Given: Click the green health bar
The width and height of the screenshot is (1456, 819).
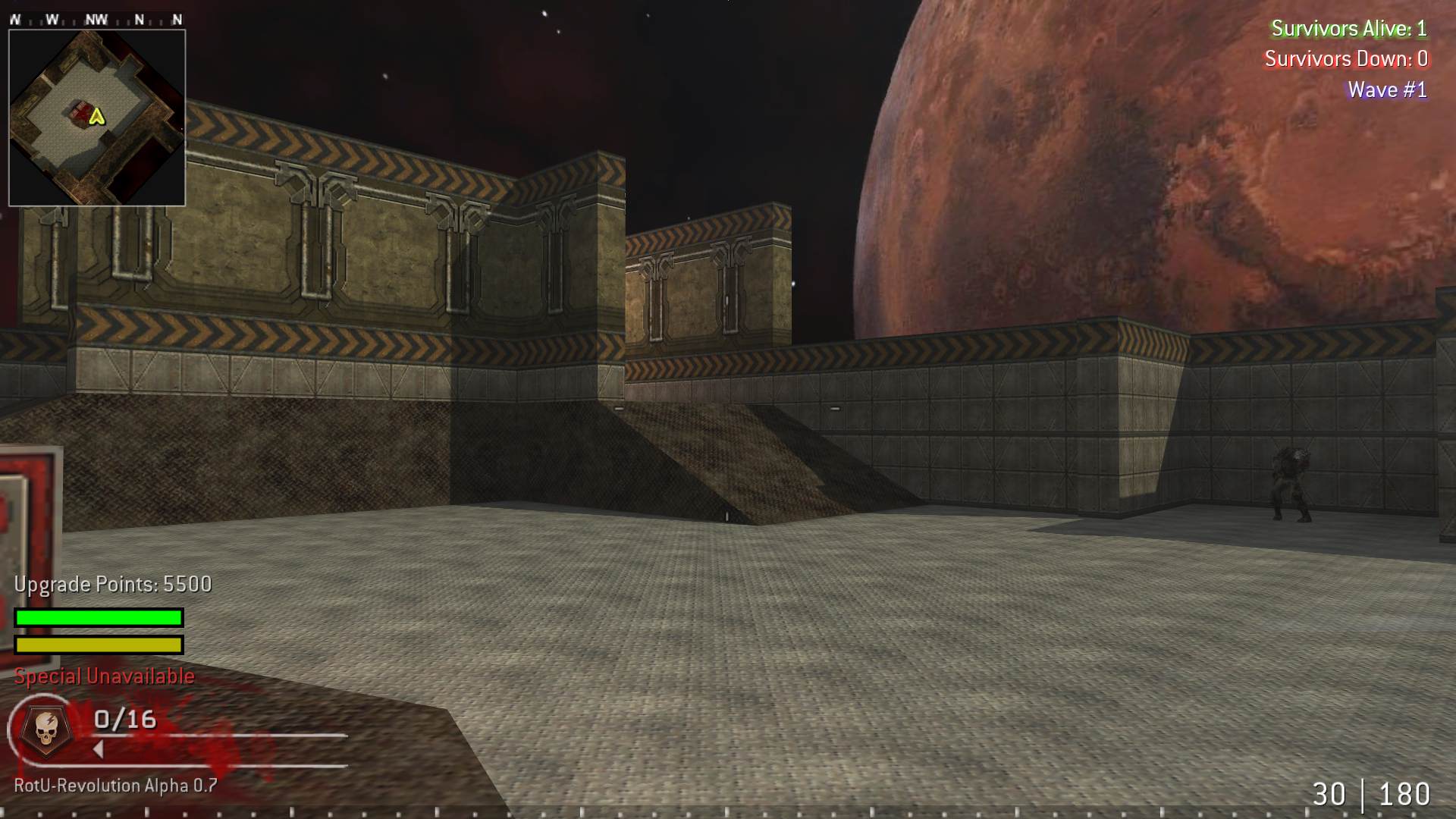Looking at the screenshot, I should click(98, 618).
